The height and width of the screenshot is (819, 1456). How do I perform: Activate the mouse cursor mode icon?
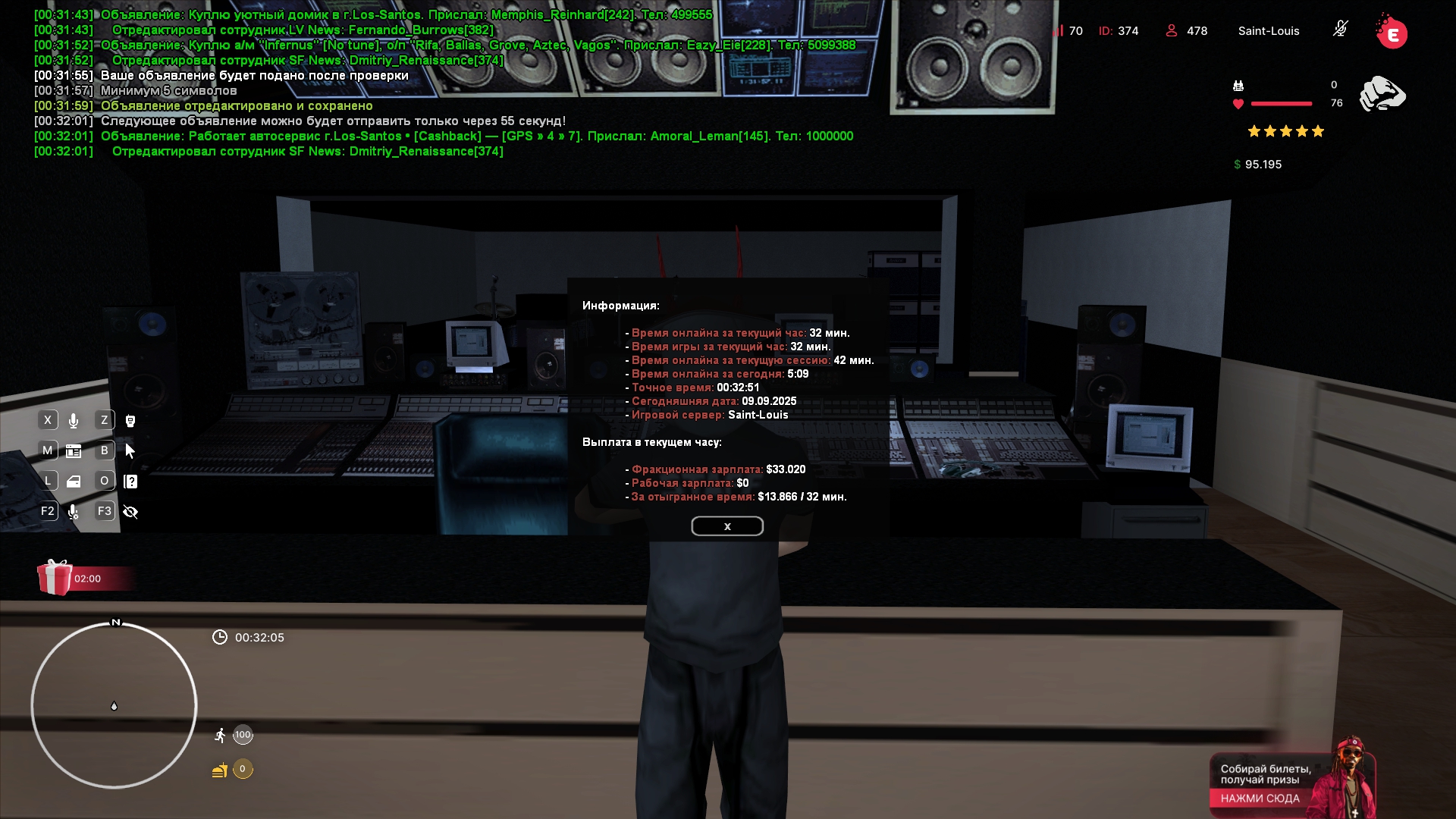(130, 451)
